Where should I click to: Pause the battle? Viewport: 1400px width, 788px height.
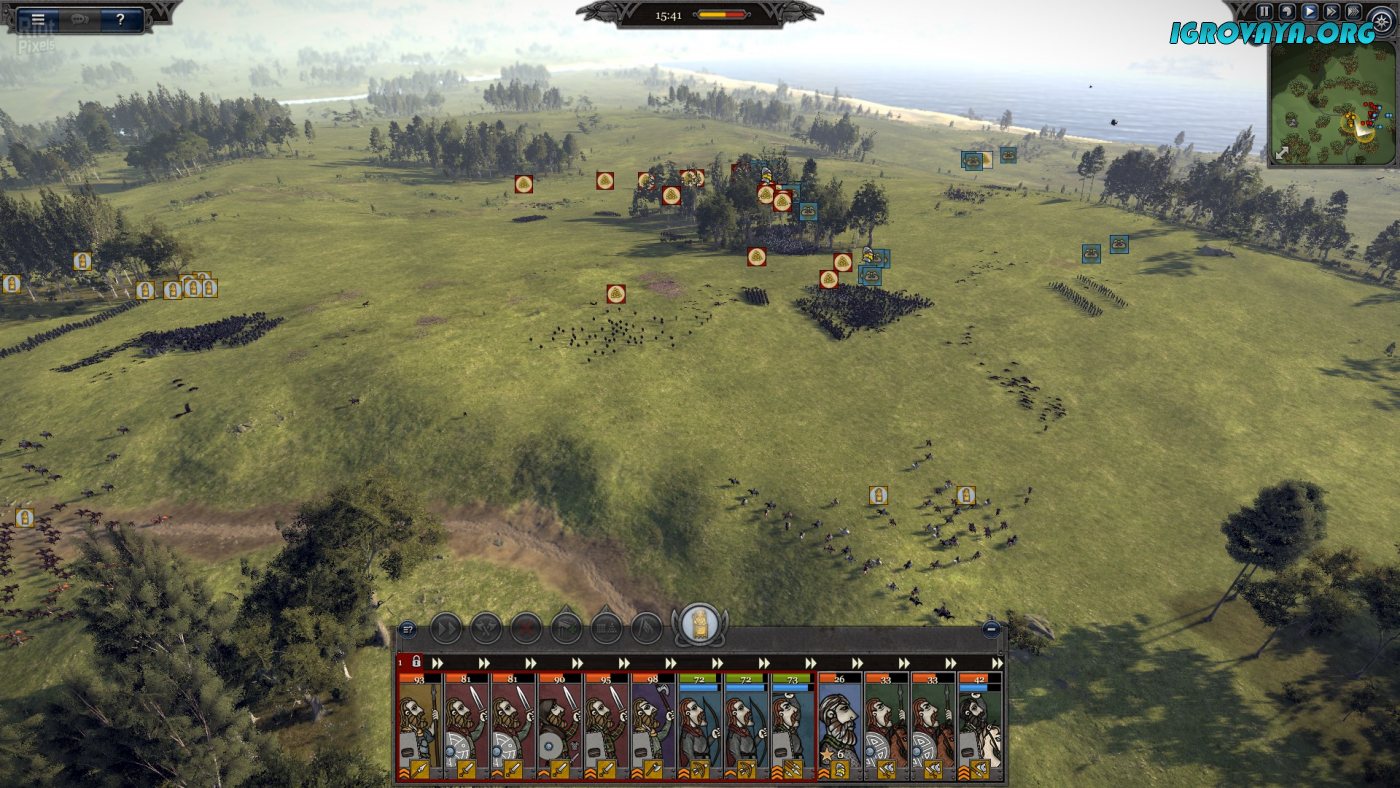click(x=1265, y=12)
